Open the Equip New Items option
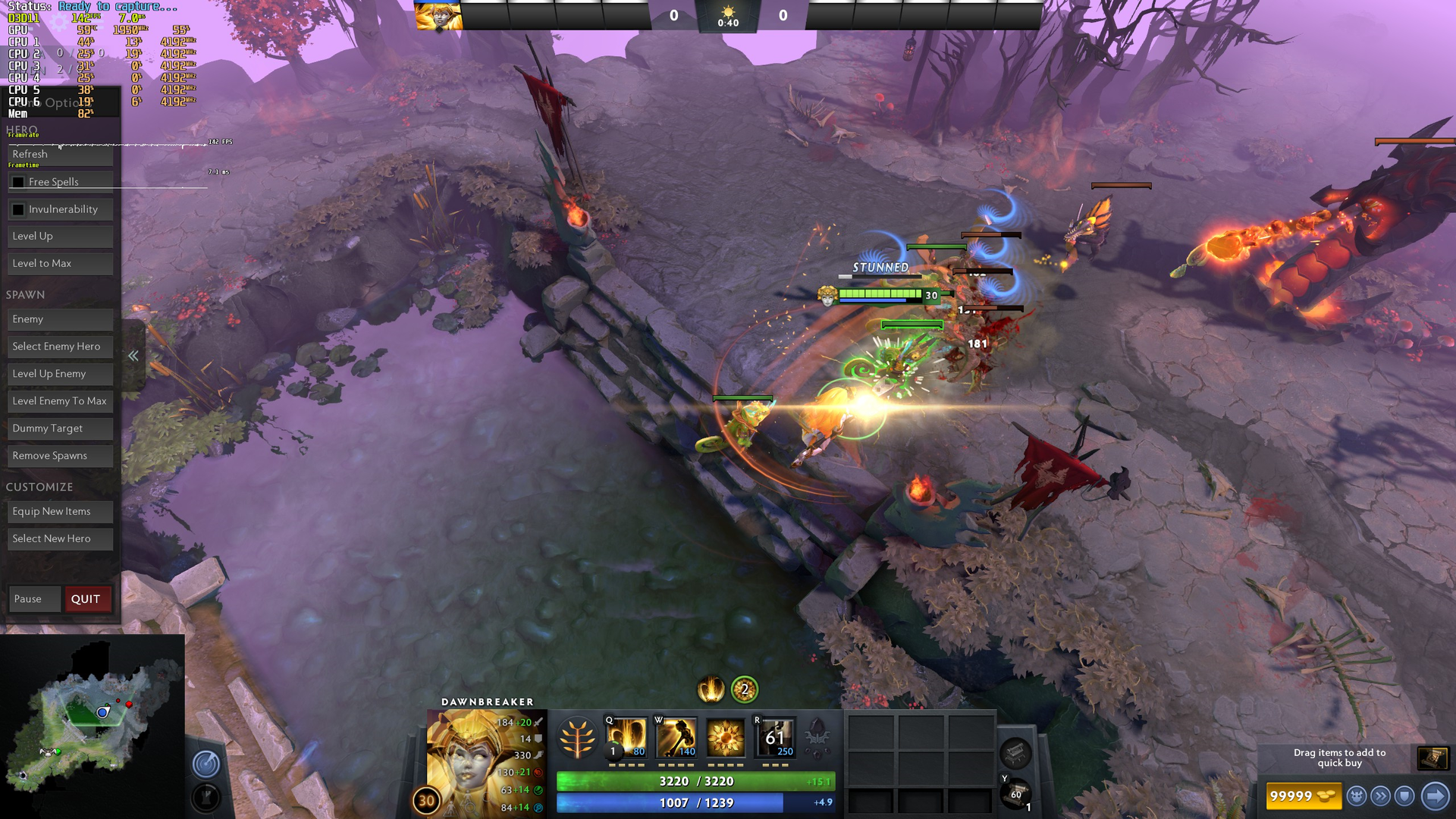Image resolution: width=1456 pixels, height=819 pixels. pos(60,512)
